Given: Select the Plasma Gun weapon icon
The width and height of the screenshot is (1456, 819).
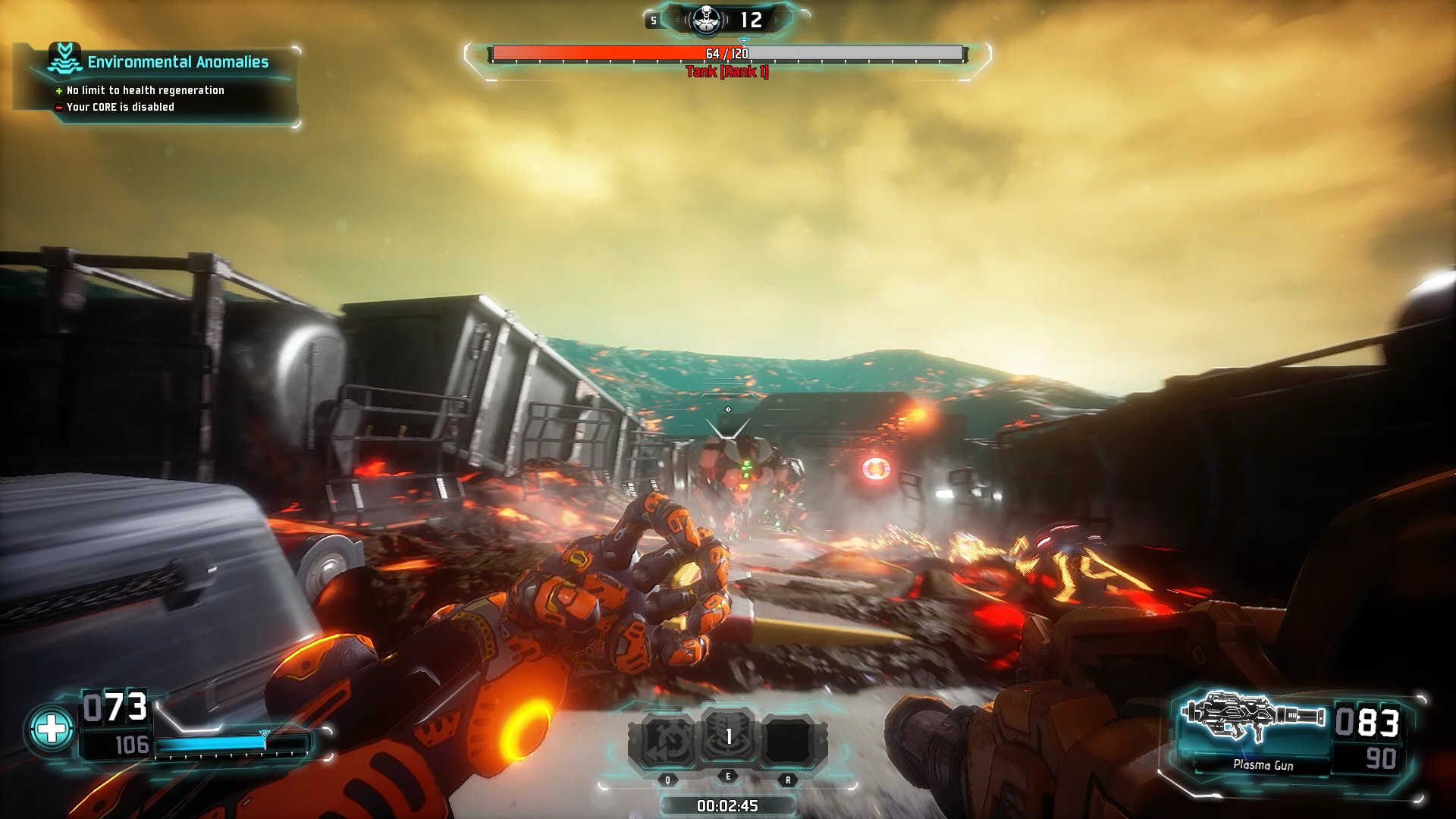Looking at the screenshot, I should pyautogui.click(x=1255, y=717).
